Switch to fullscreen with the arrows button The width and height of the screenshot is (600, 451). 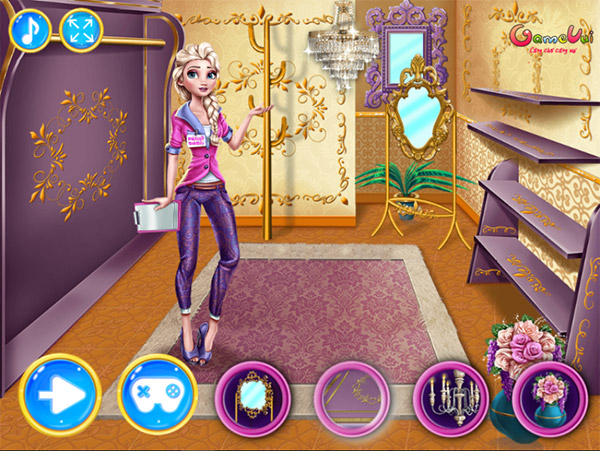(x=82, y=29)
